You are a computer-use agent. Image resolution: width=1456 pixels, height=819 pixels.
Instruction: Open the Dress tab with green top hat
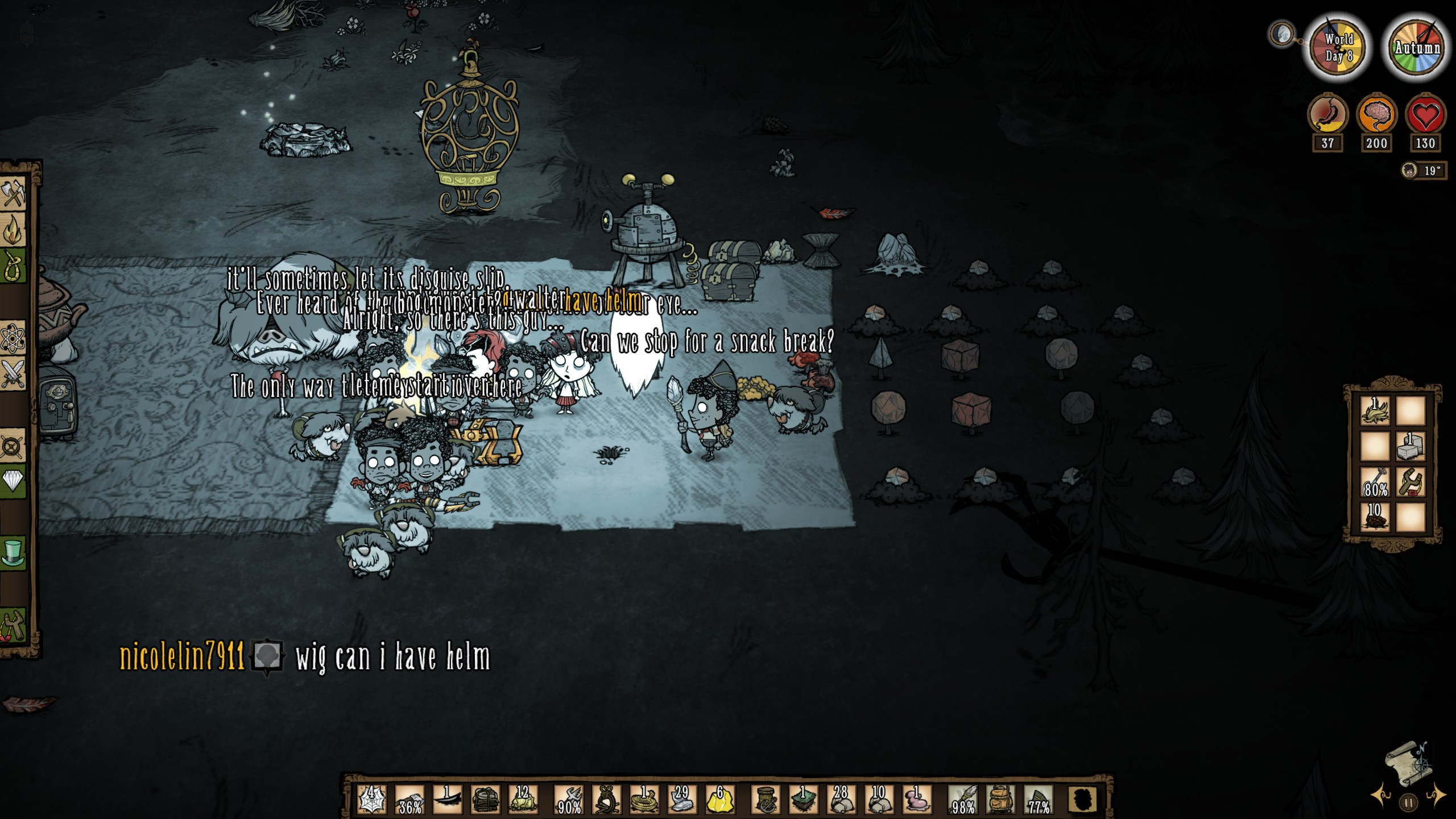tap(13, 553)
